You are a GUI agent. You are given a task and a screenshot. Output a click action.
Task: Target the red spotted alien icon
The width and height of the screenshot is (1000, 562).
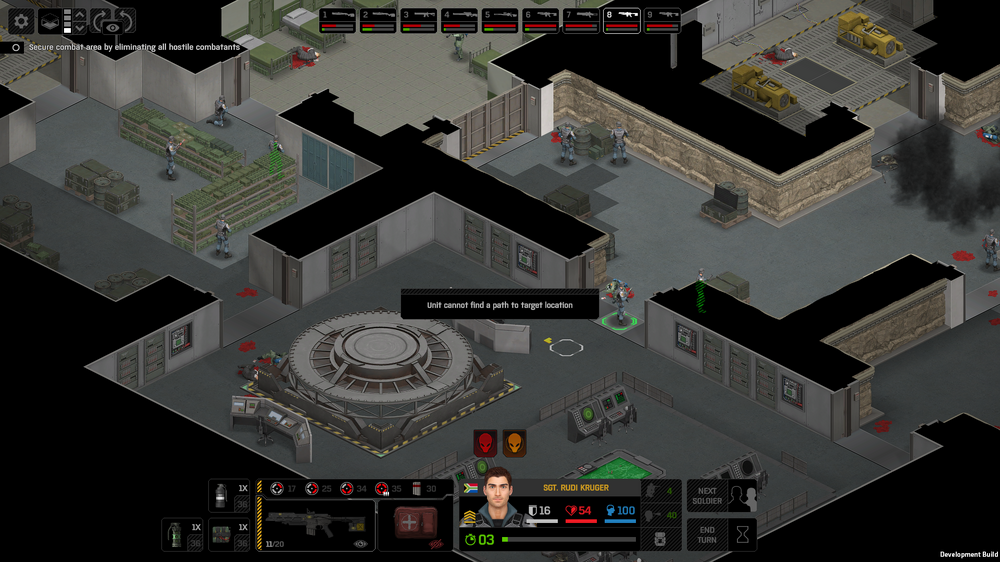click(485, 441)
